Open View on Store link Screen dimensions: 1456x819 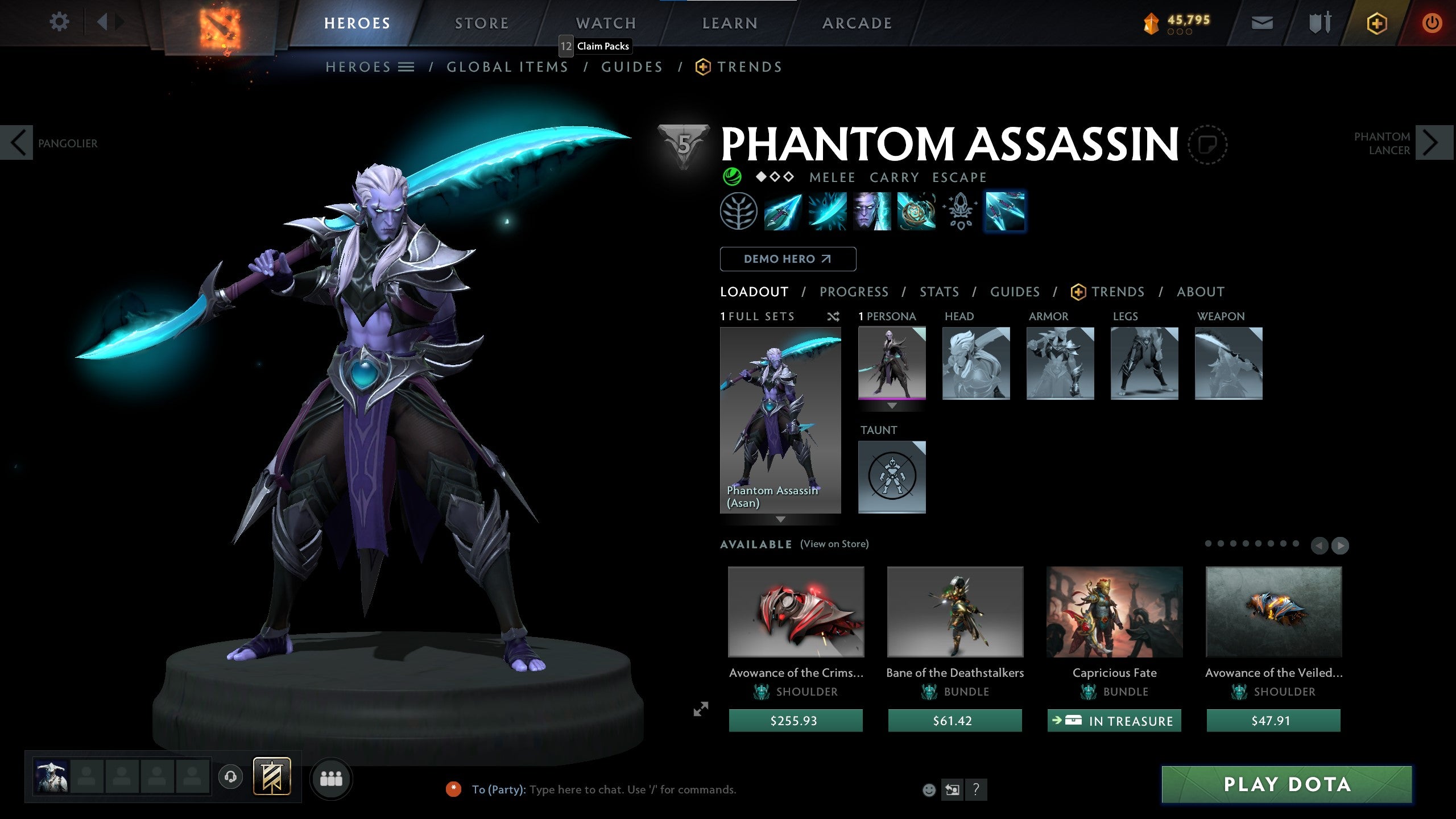point(835,544)
